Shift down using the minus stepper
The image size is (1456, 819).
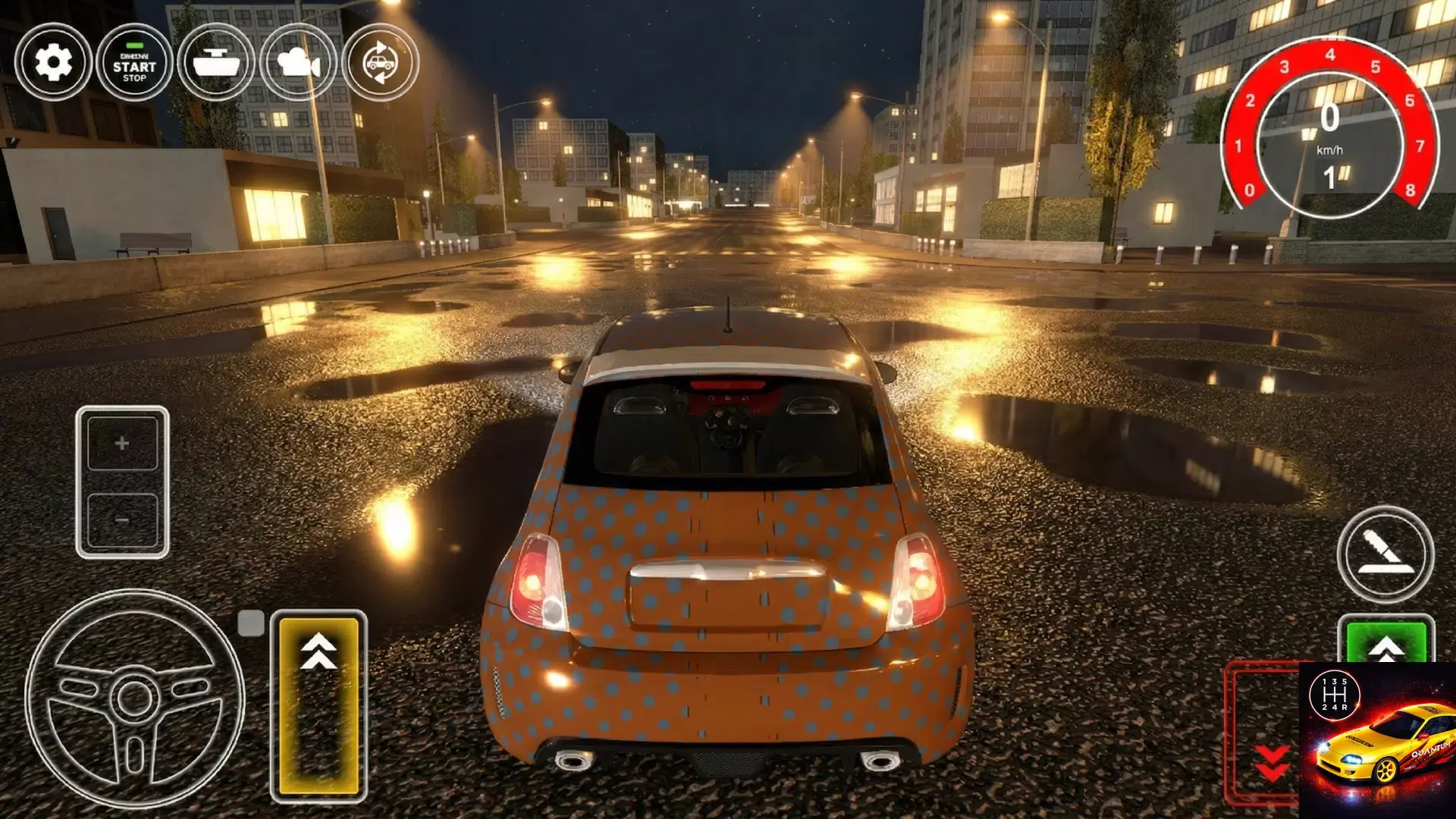tap(121, 519)
